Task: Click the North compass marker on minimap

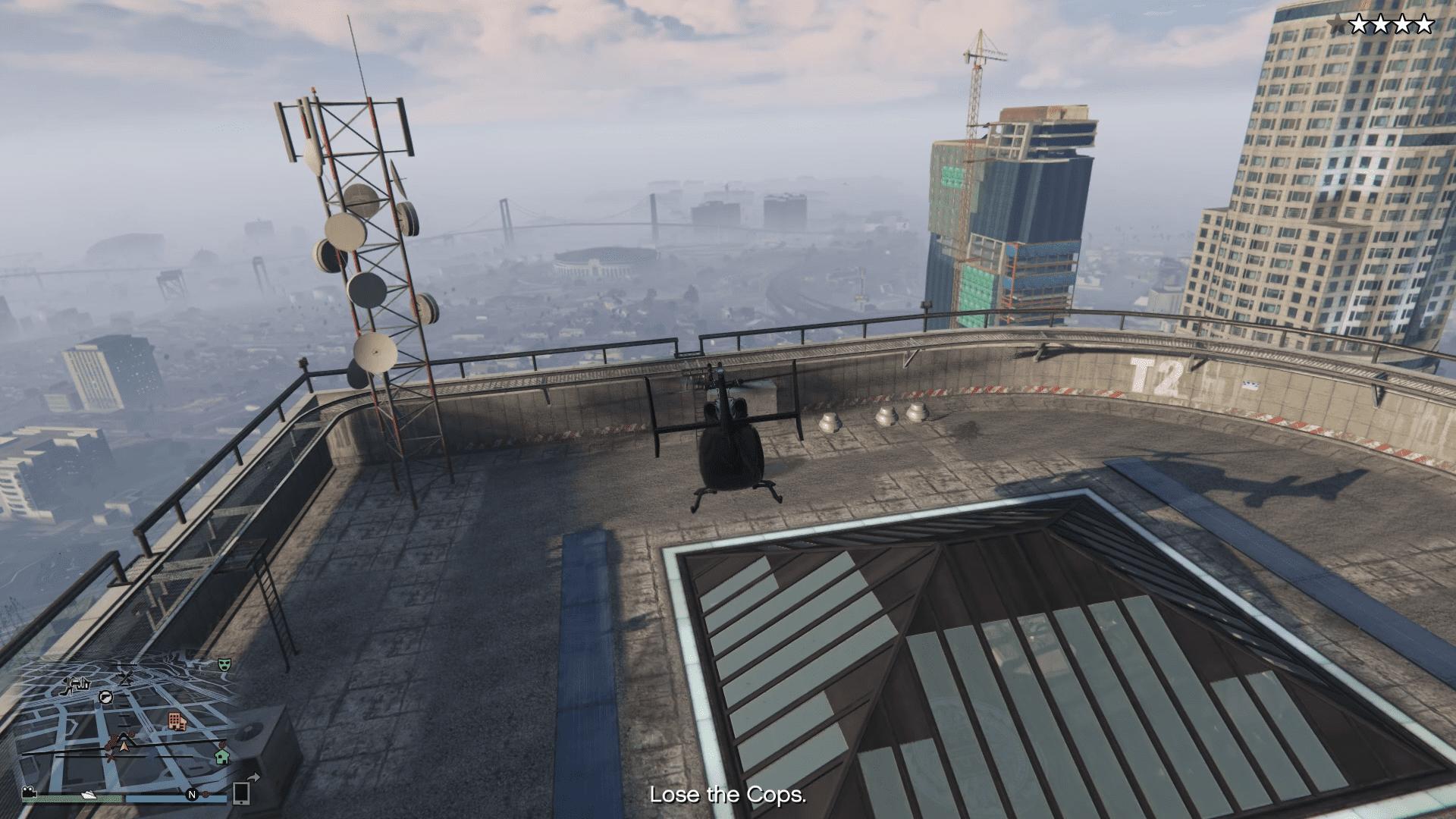Action: pyautogui.click(x=193, y=795)
